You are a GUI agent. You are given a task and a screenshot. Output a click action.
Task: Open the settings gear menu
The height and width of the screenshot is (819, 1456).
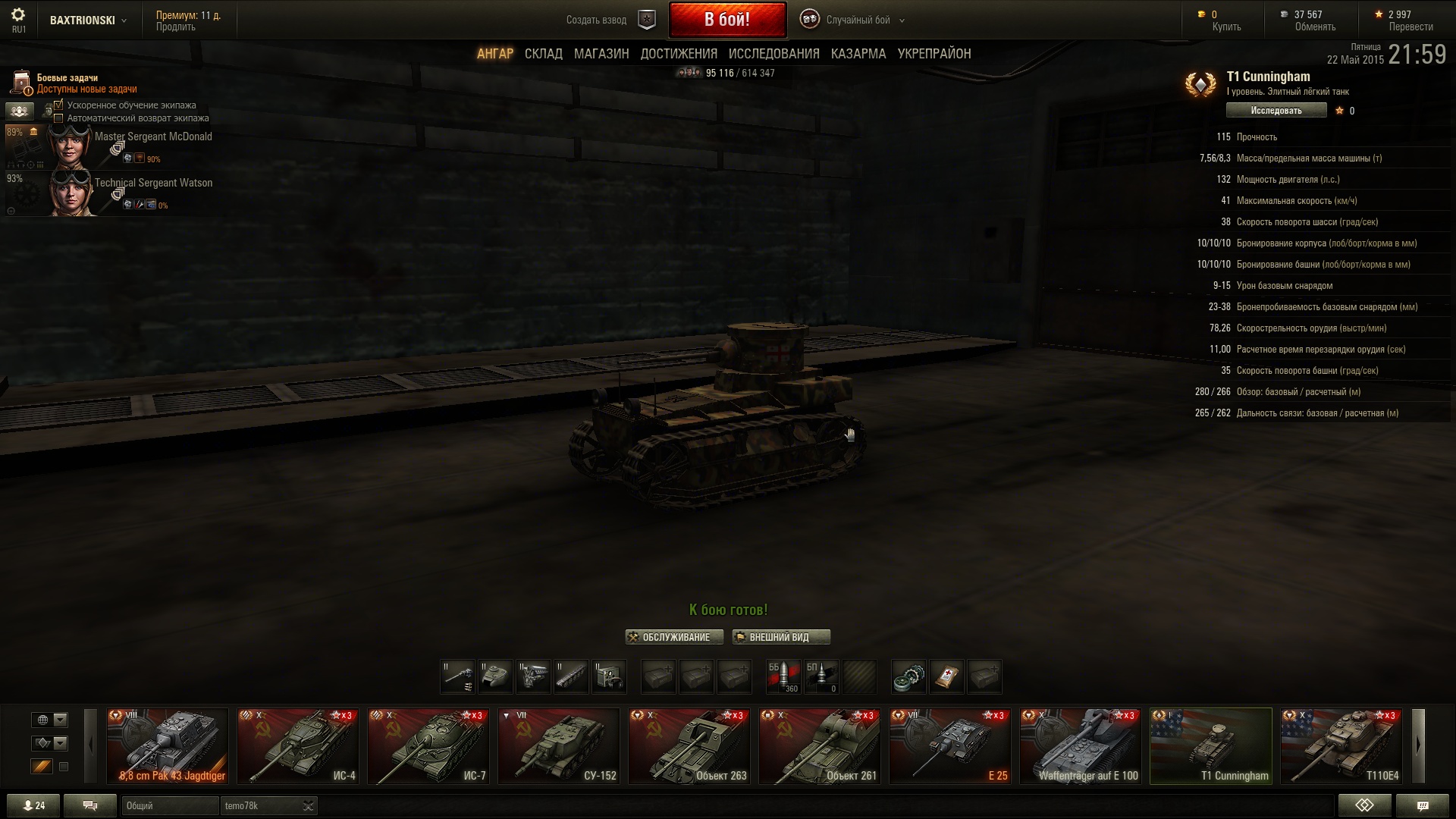pos(18,15)
